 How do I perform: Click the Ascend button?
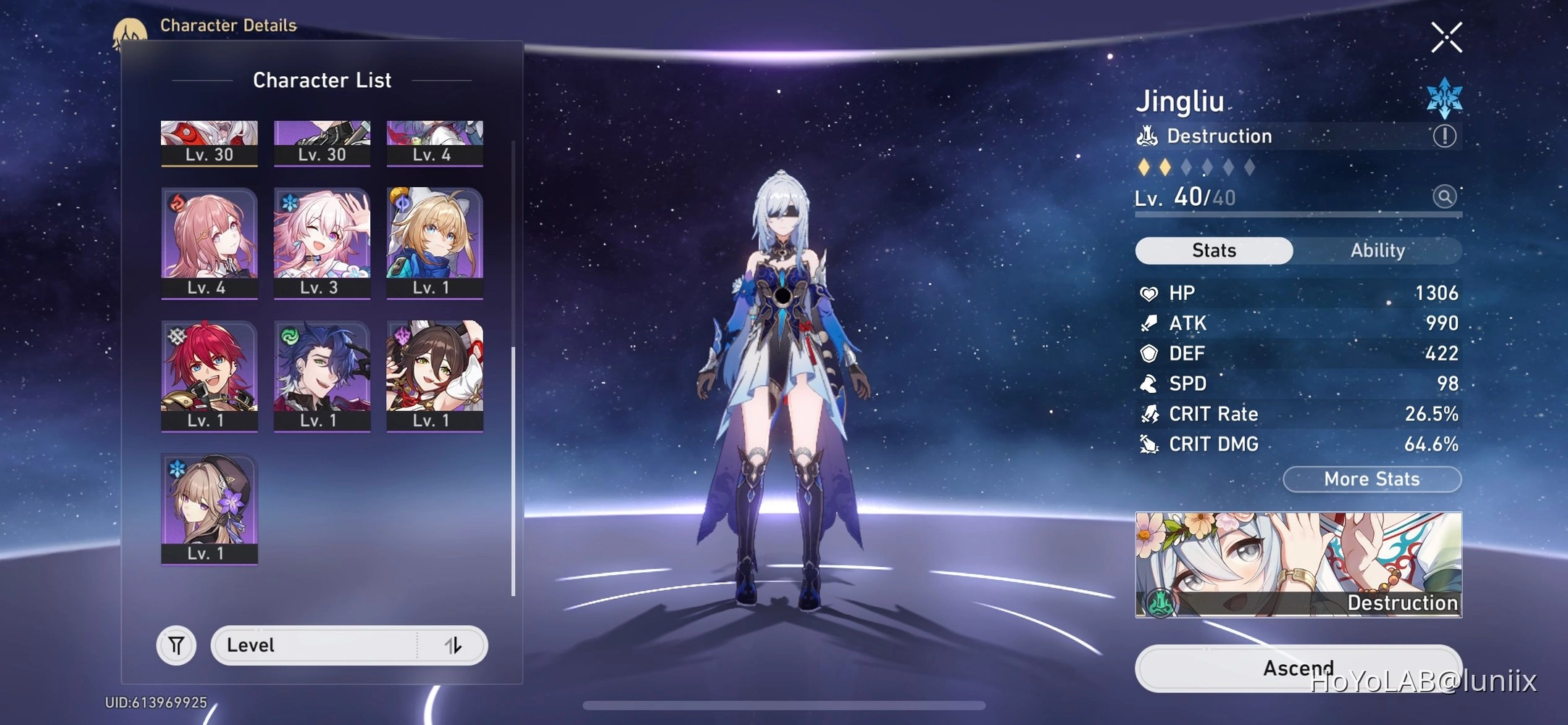[1298, 668]
